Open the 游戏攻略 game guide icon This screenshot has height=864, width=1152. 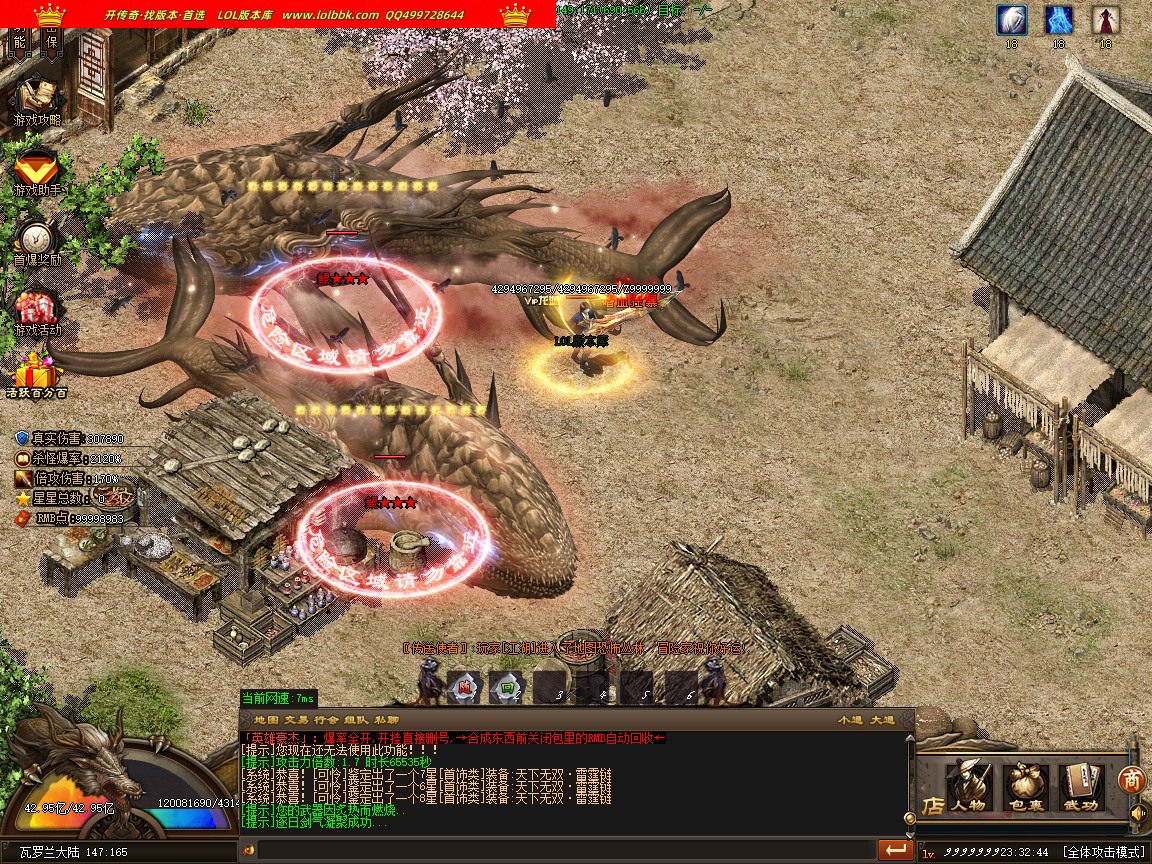[37, 98]
